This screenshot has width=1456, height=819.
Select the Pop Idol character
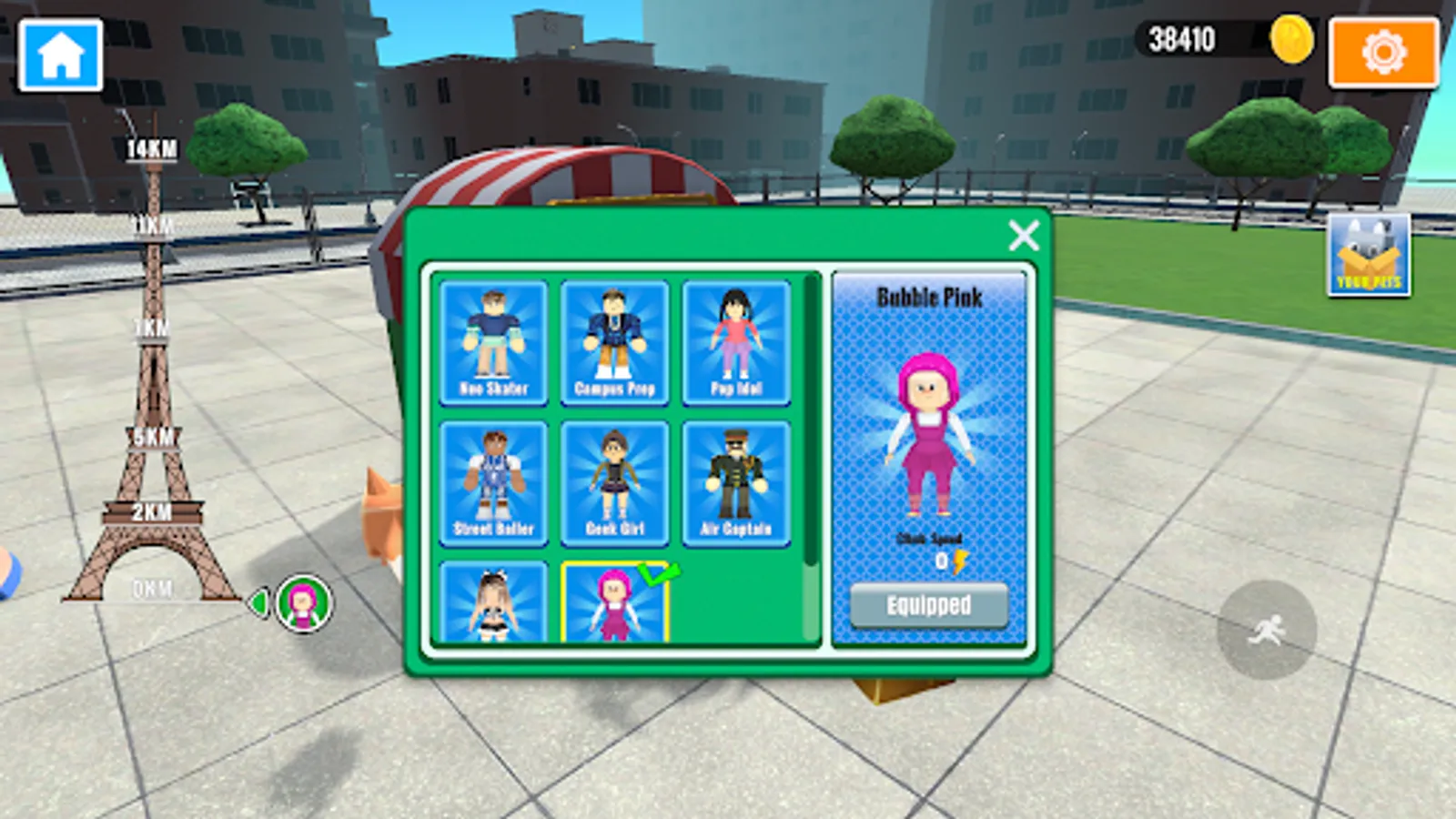click(739, 344)
